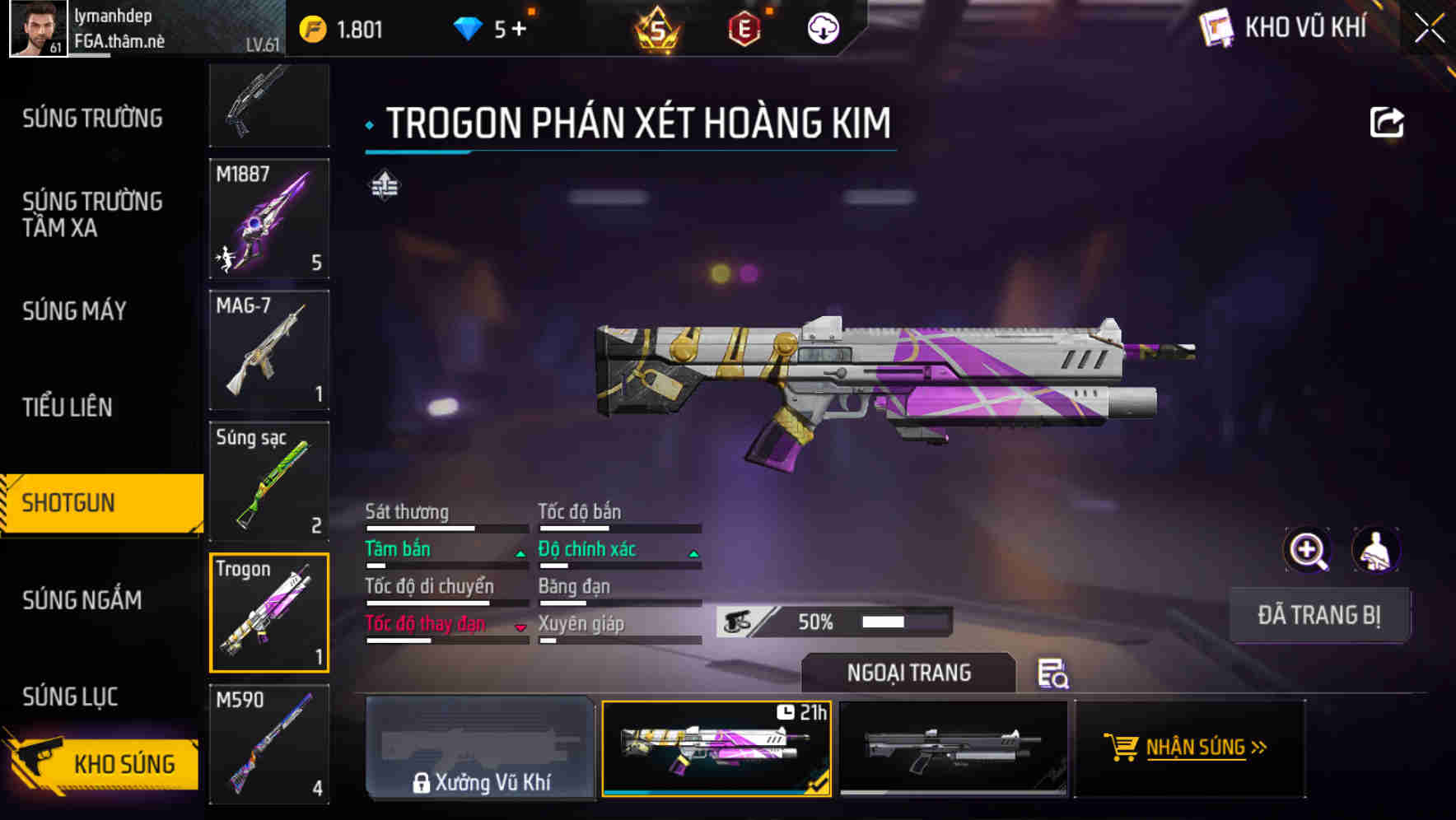Open the Súng Máy weapon category
Viewport: 1456px width, 820px height.
(74, 311)
